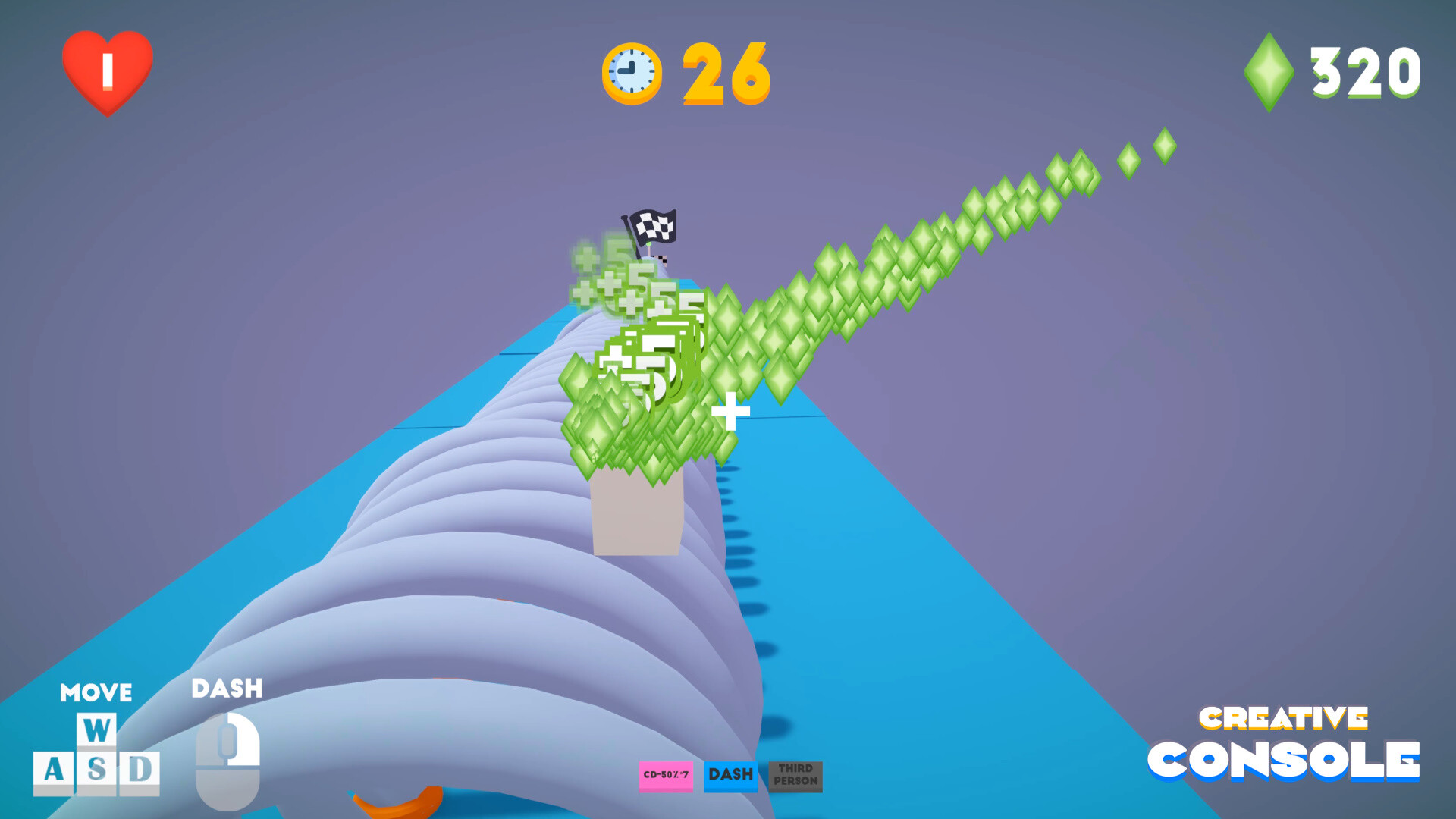Expand the DASH controls panel
The width and height of the screenshot is (1456, 819).
(226, 689)
